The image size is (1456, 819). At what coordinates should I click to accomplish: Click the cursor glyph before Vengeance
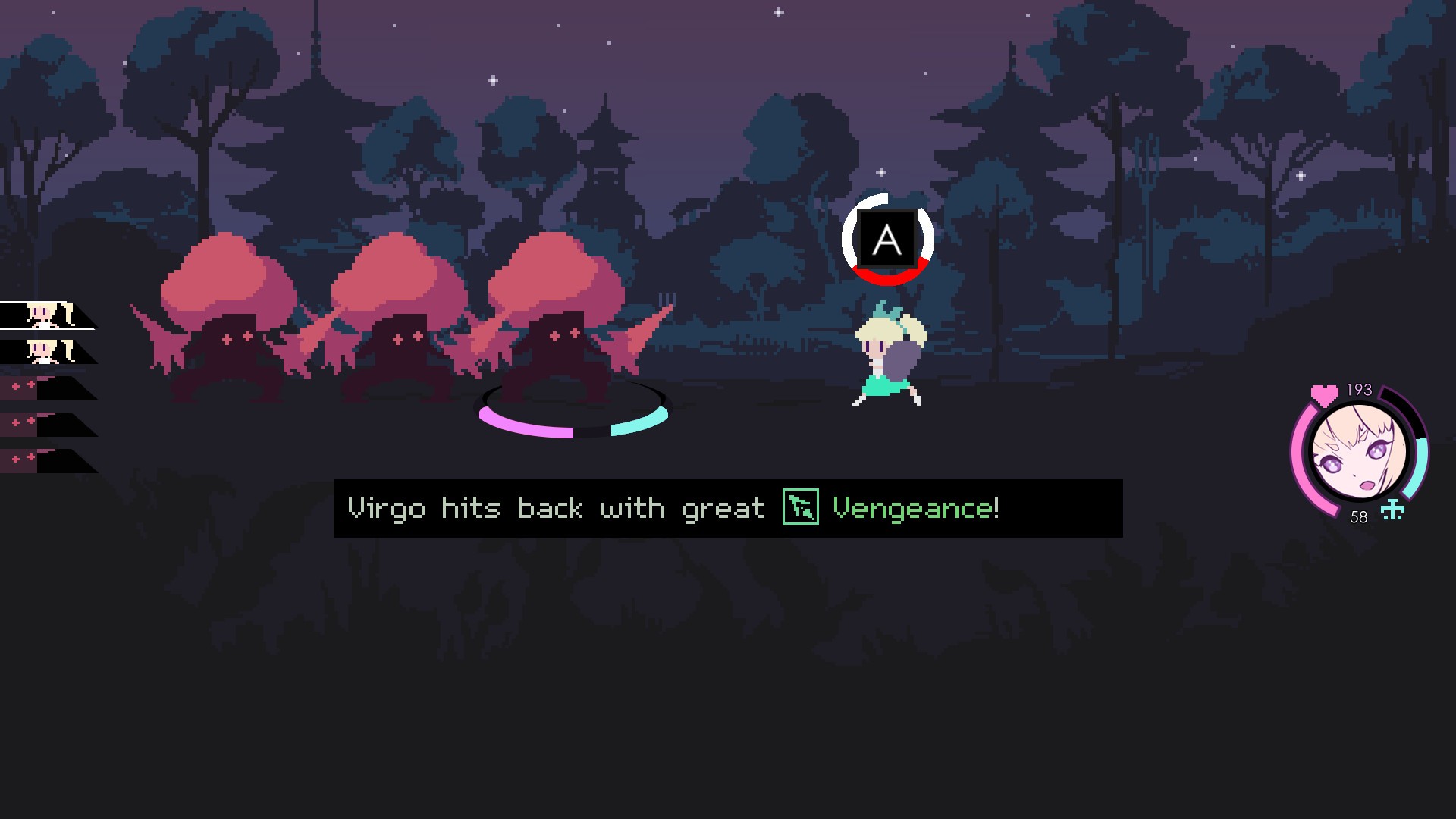pos(799,508)
